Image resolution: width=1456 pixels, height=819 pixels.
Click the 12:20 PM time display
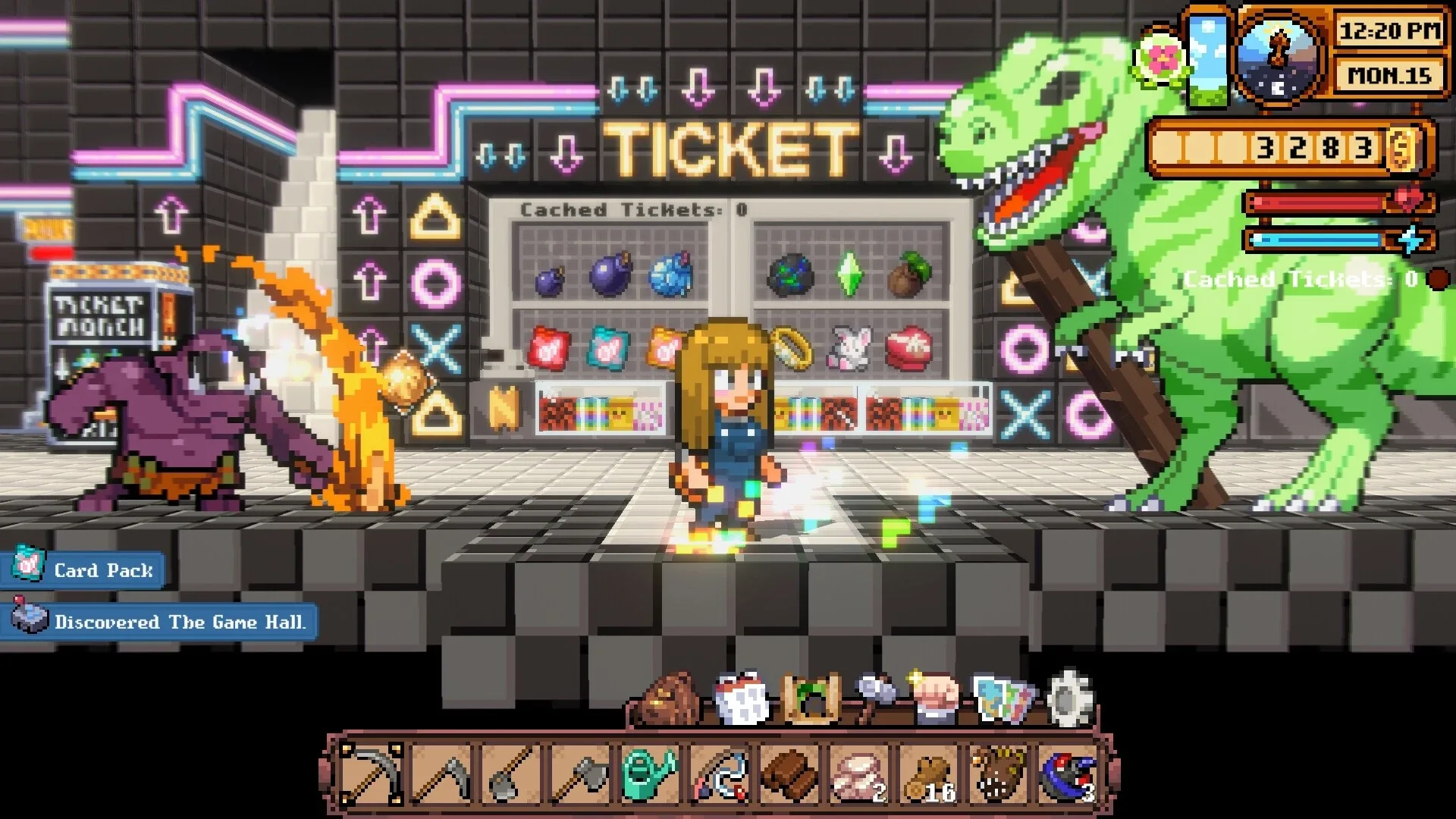(1389, 33)
